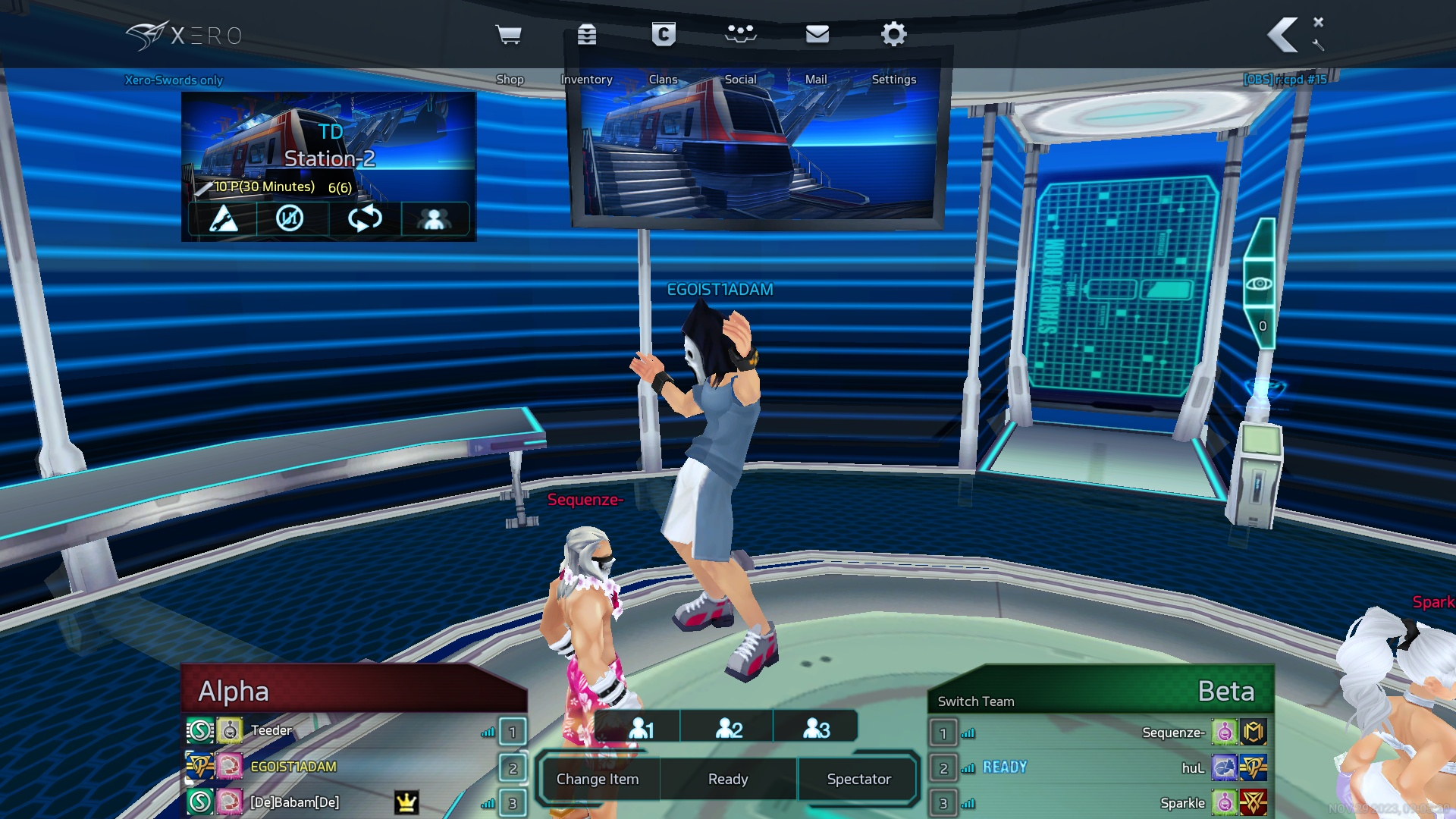This screenshot has height=819, width=1456.
Task: Select character loadout slot 3
Action: 817,728
